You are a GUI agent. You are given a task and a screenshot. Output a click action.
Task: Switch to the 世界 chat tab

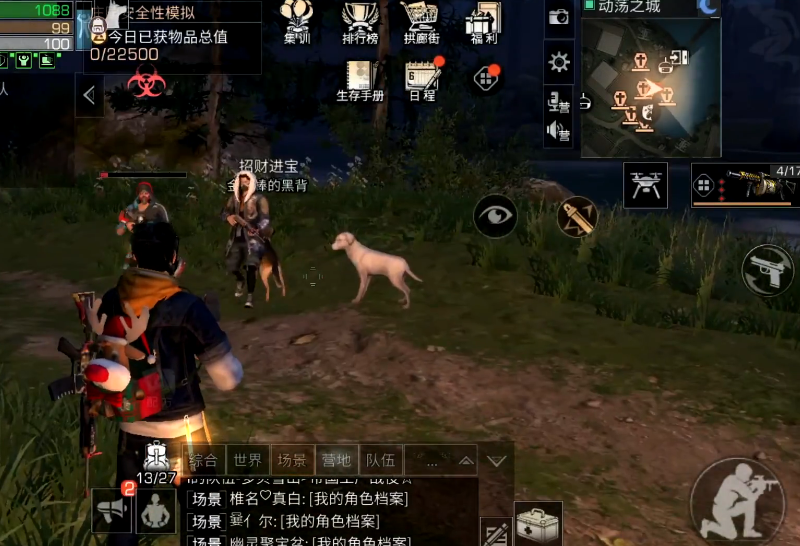click(248, 461)
